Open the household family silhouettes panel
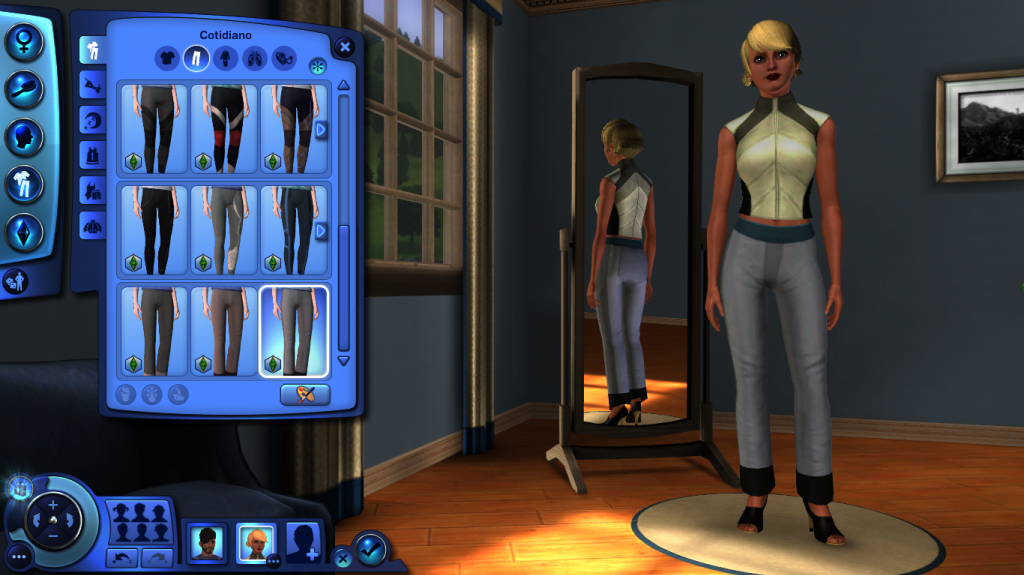Screen dimensions: 1024x575 139,522
